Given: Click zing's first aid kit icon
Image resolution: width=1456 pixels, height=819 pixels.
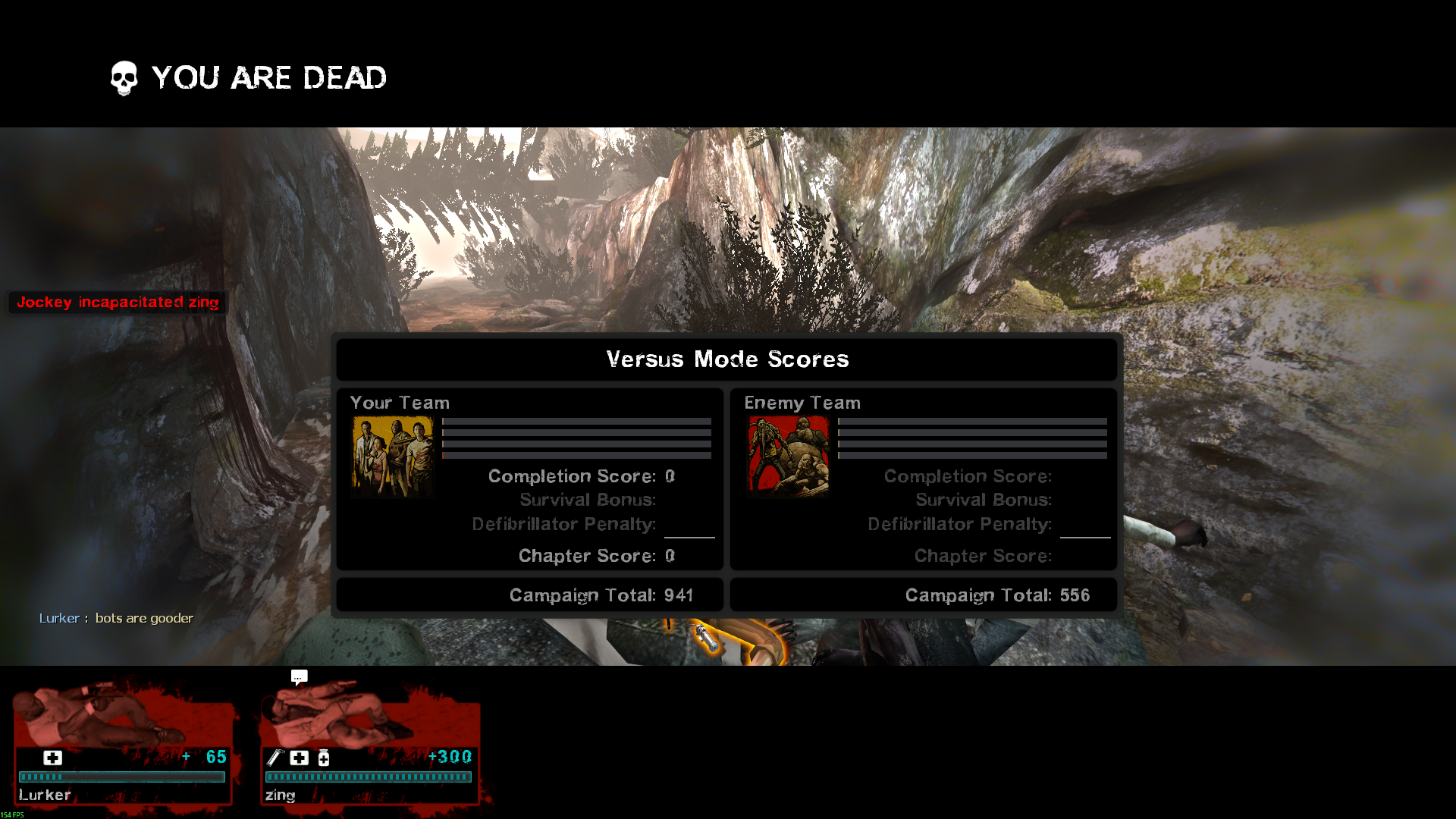Looking at the screenshot, I should pyautogui.click(x=300, y=758).
